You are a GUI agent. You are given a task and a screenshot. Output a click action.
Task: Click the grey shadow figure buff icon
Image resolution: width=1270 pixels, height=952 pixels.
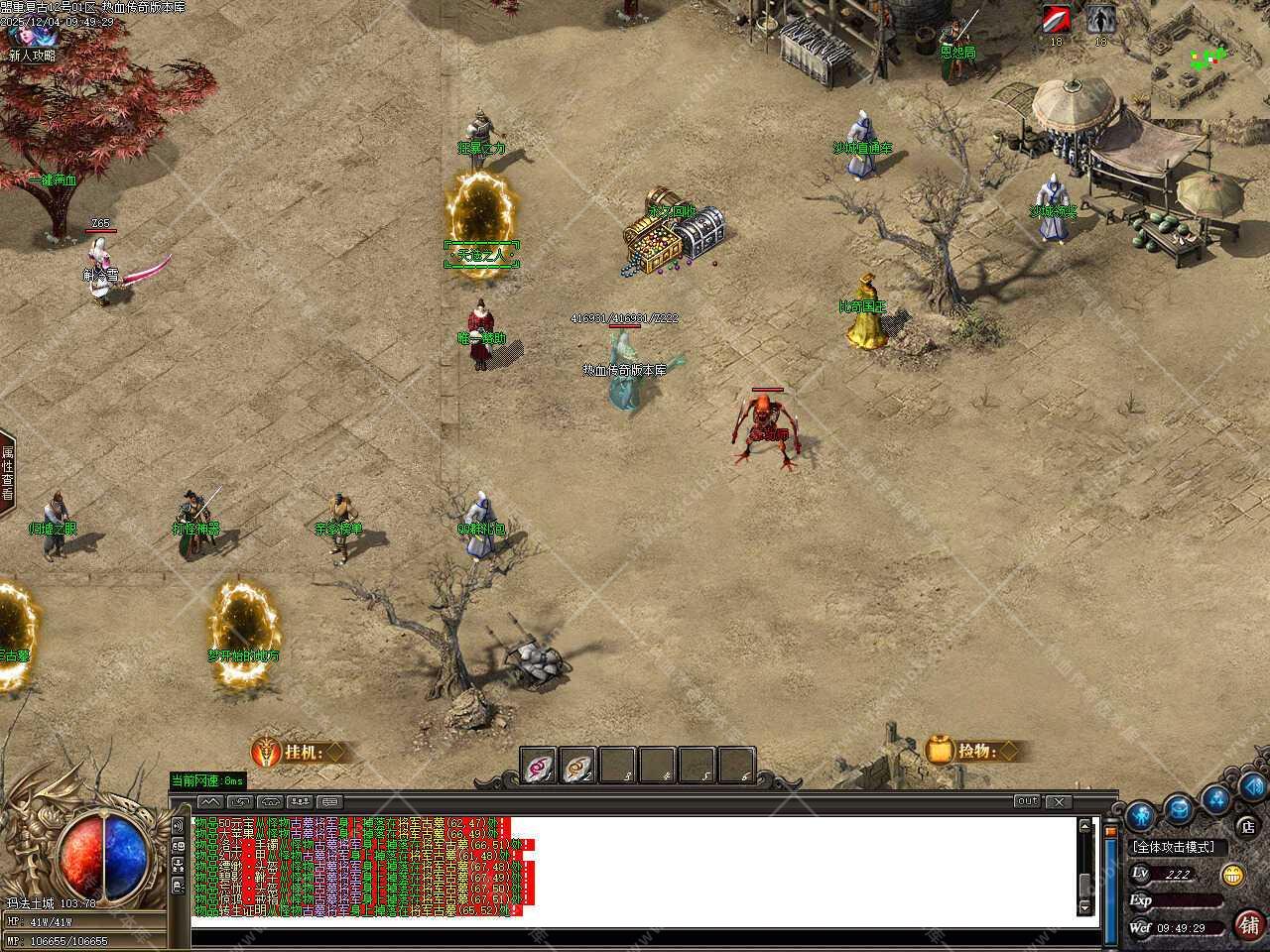coord(1099,20)
